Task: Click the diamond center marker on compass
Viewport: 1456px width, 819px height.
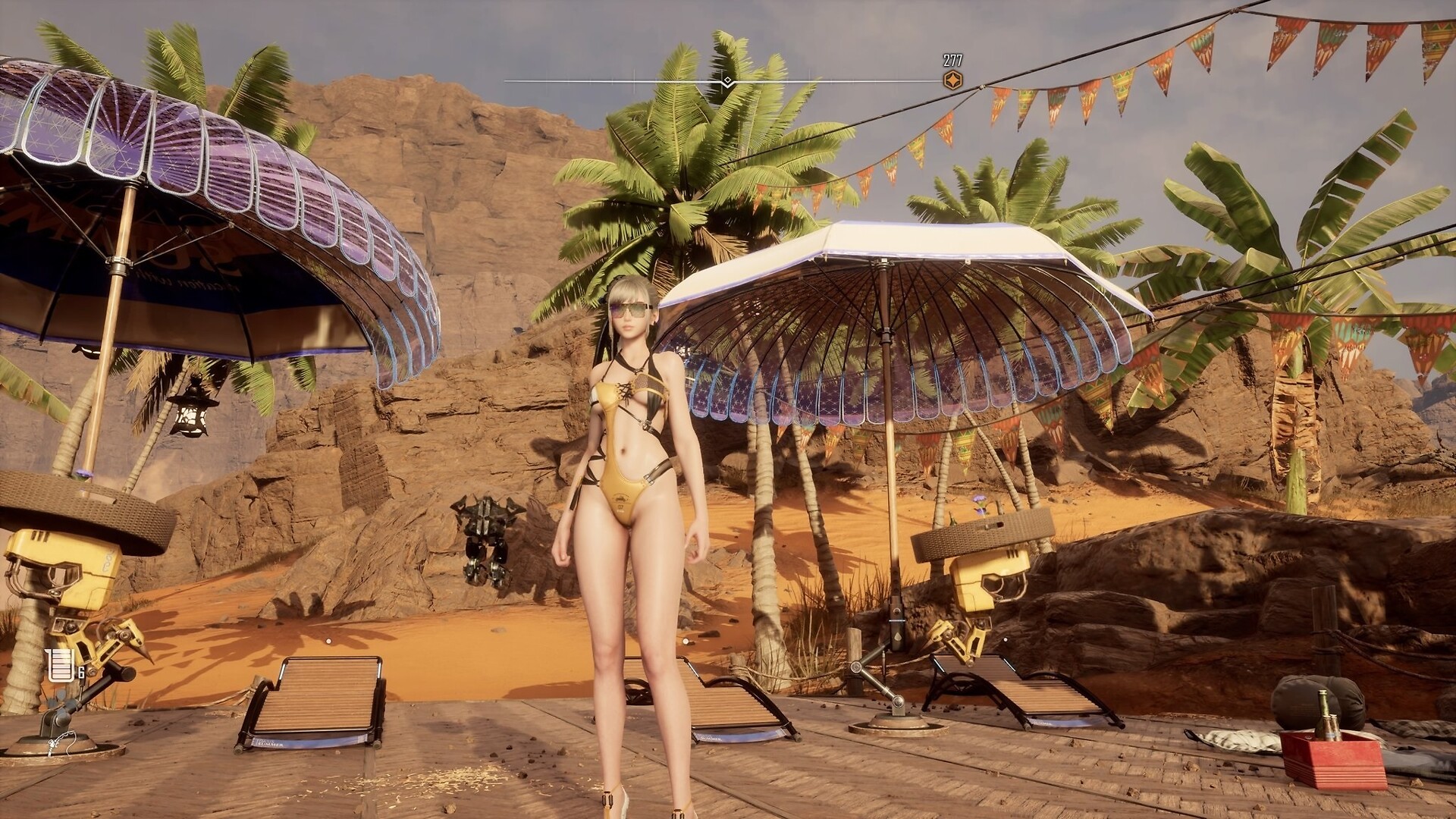Action: [x=727, y=81]
